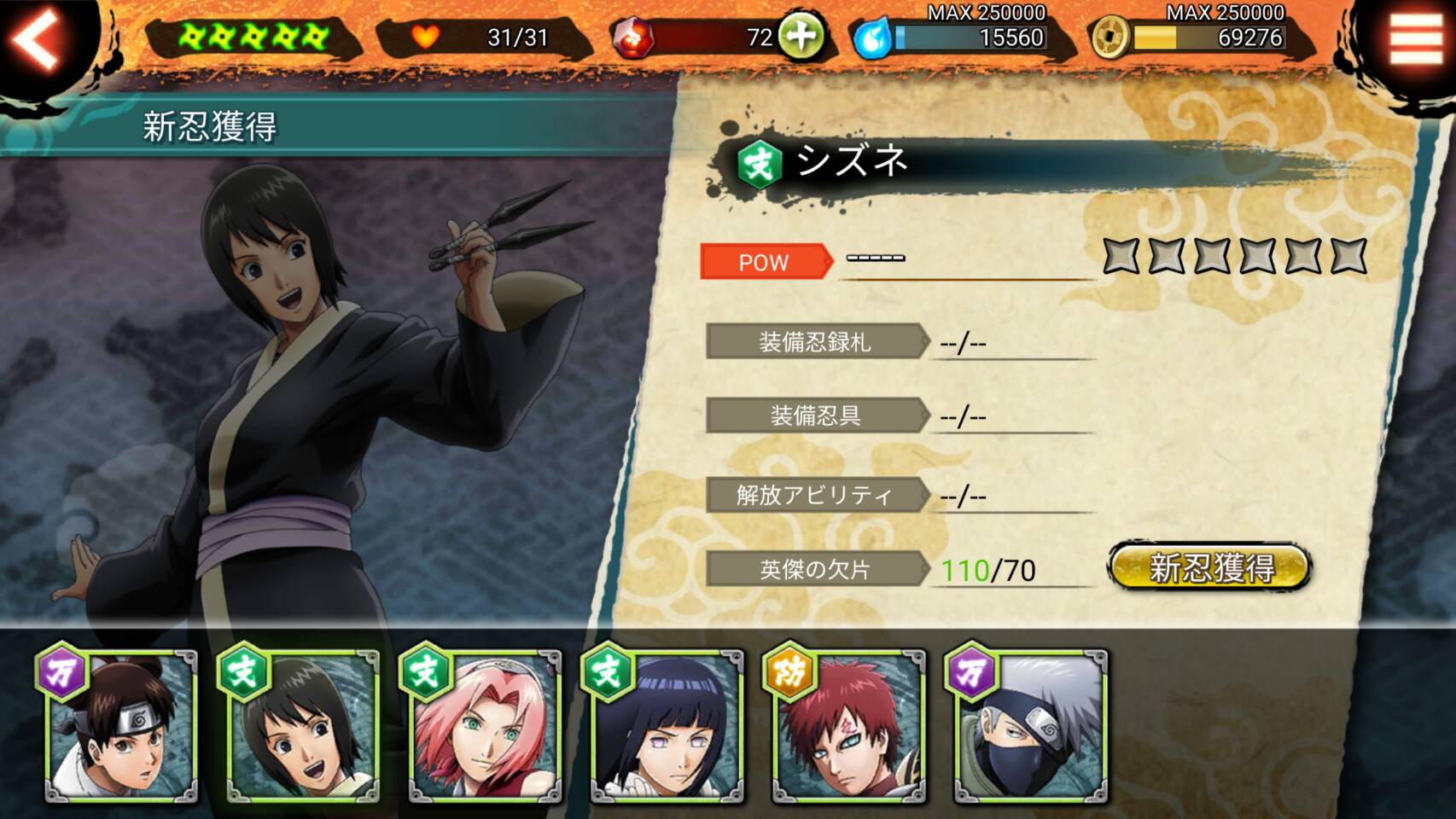Open the hamburger menu
Image resolution: width=1456 pixels, height=819 pixels.
[1415, 38]
